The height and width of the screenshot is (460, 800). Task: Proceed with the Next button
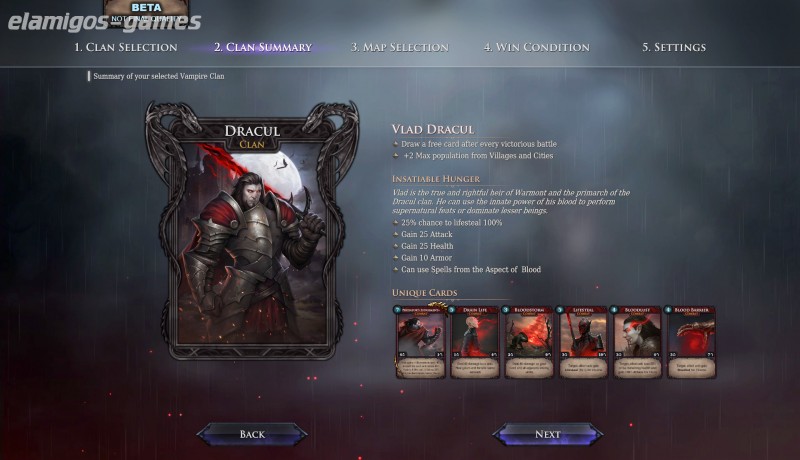[x=547, y=434]
